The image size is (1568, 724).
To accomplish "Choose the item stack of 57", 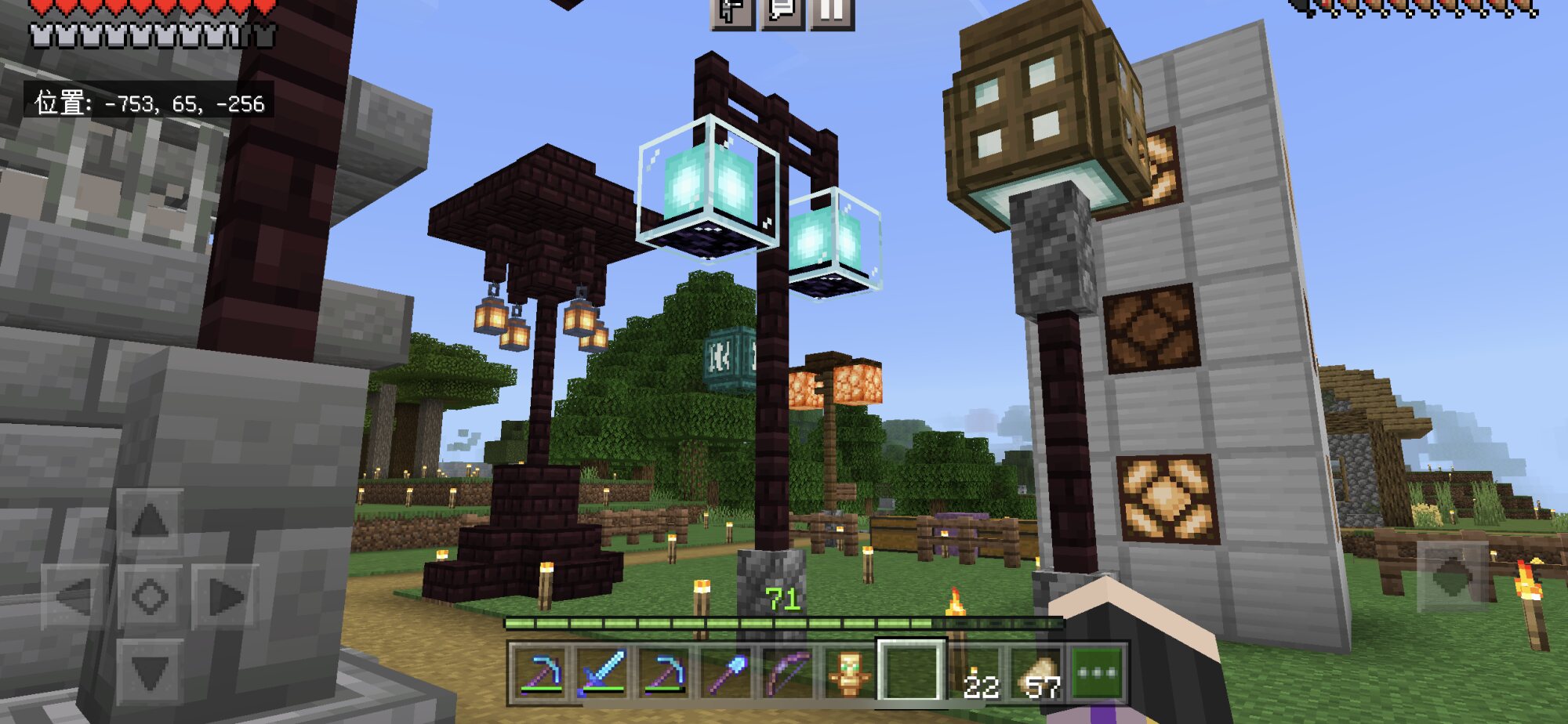I will [x=1038, y=672].
